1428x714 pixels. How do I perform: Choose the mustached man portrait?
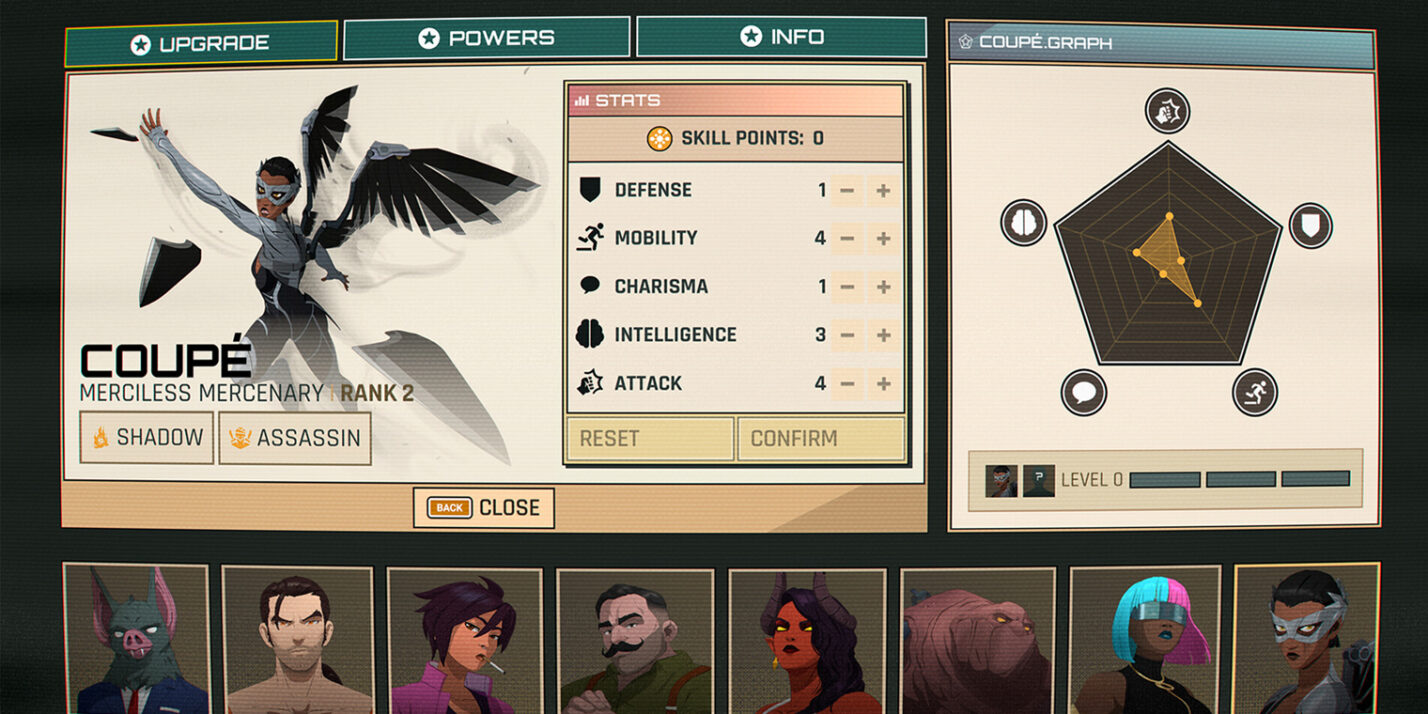pyautogui.click(x=636, y=642)
